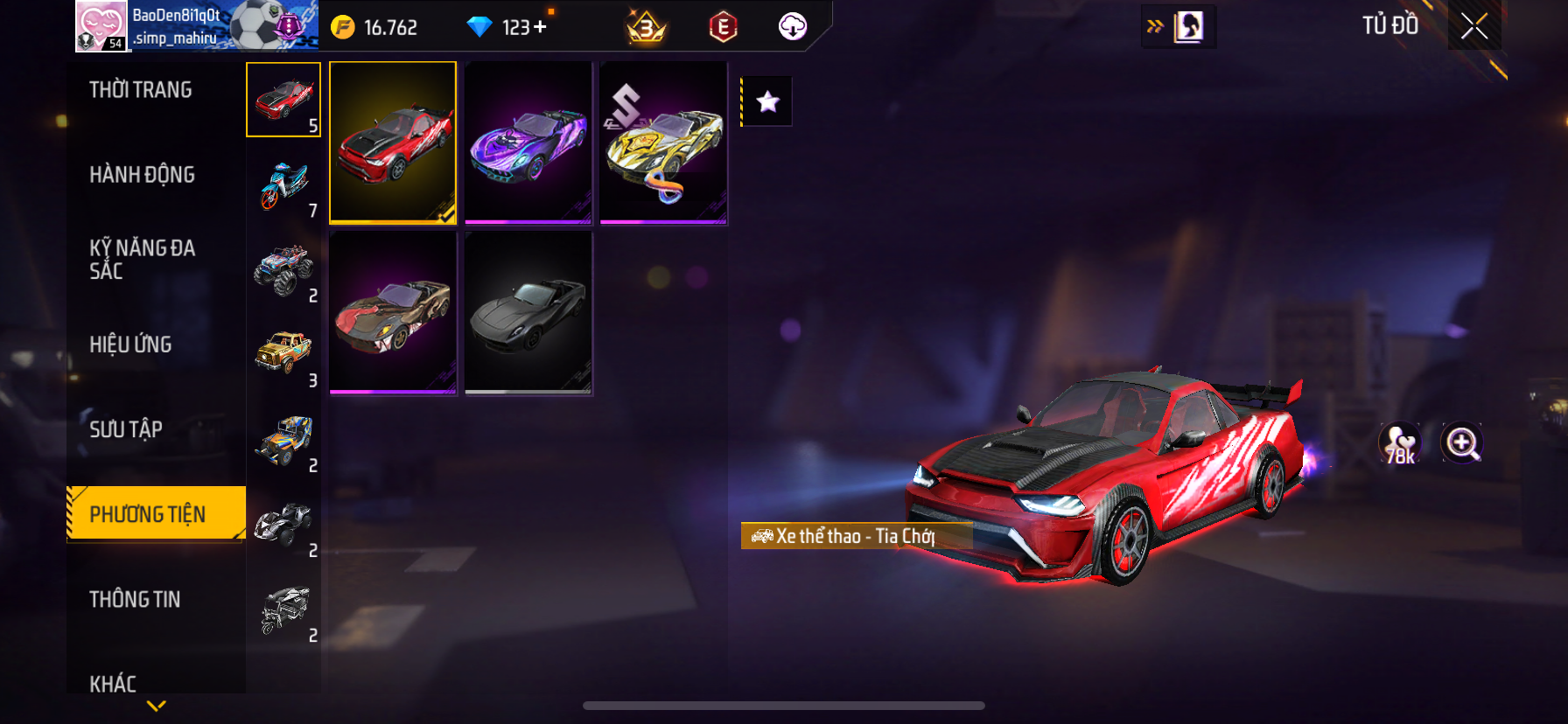Screen dimensions: 1568x724
Task: Switch to the HÀNH ĐỘNG tab
Action: [142, 175]
